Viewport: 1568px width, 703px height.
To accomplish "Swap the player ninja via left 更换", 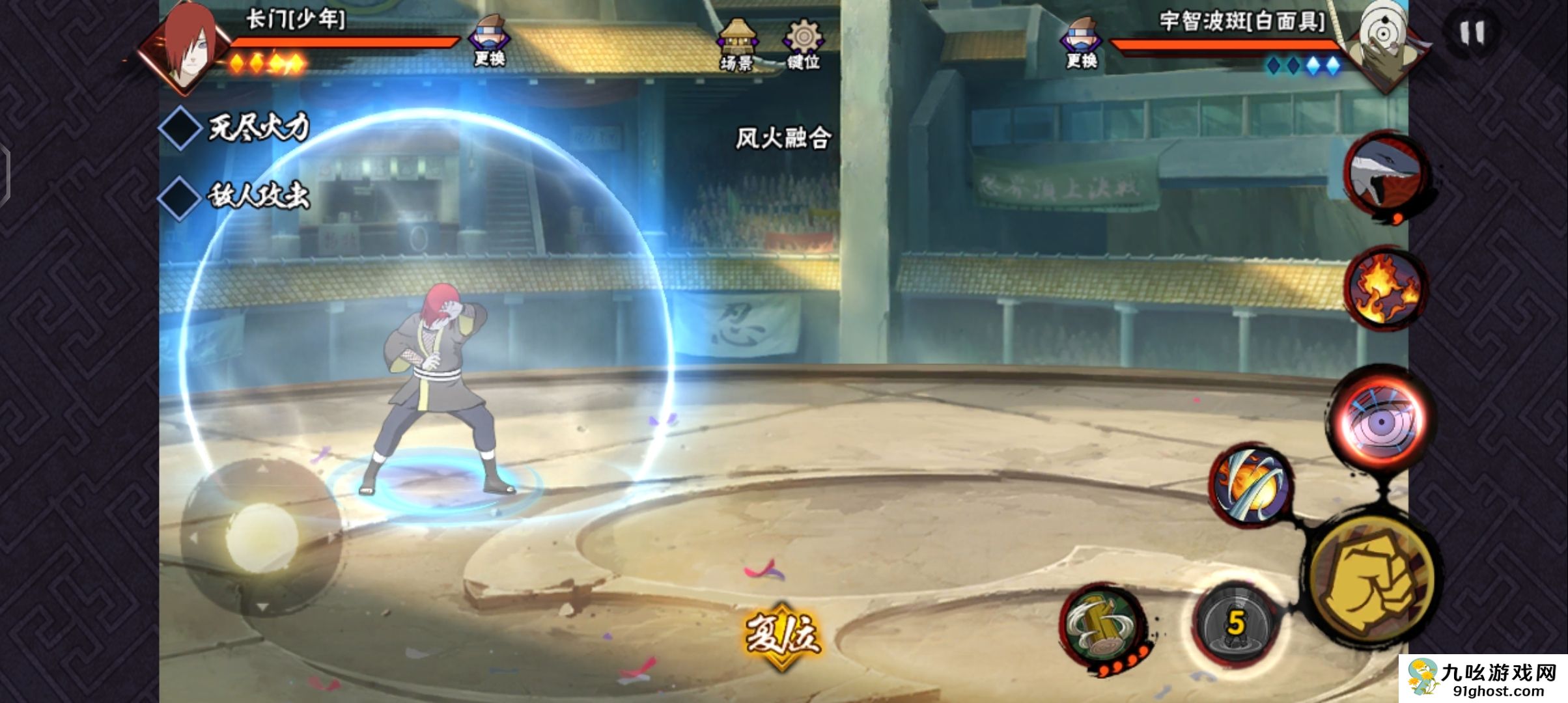I will point(489,40).
